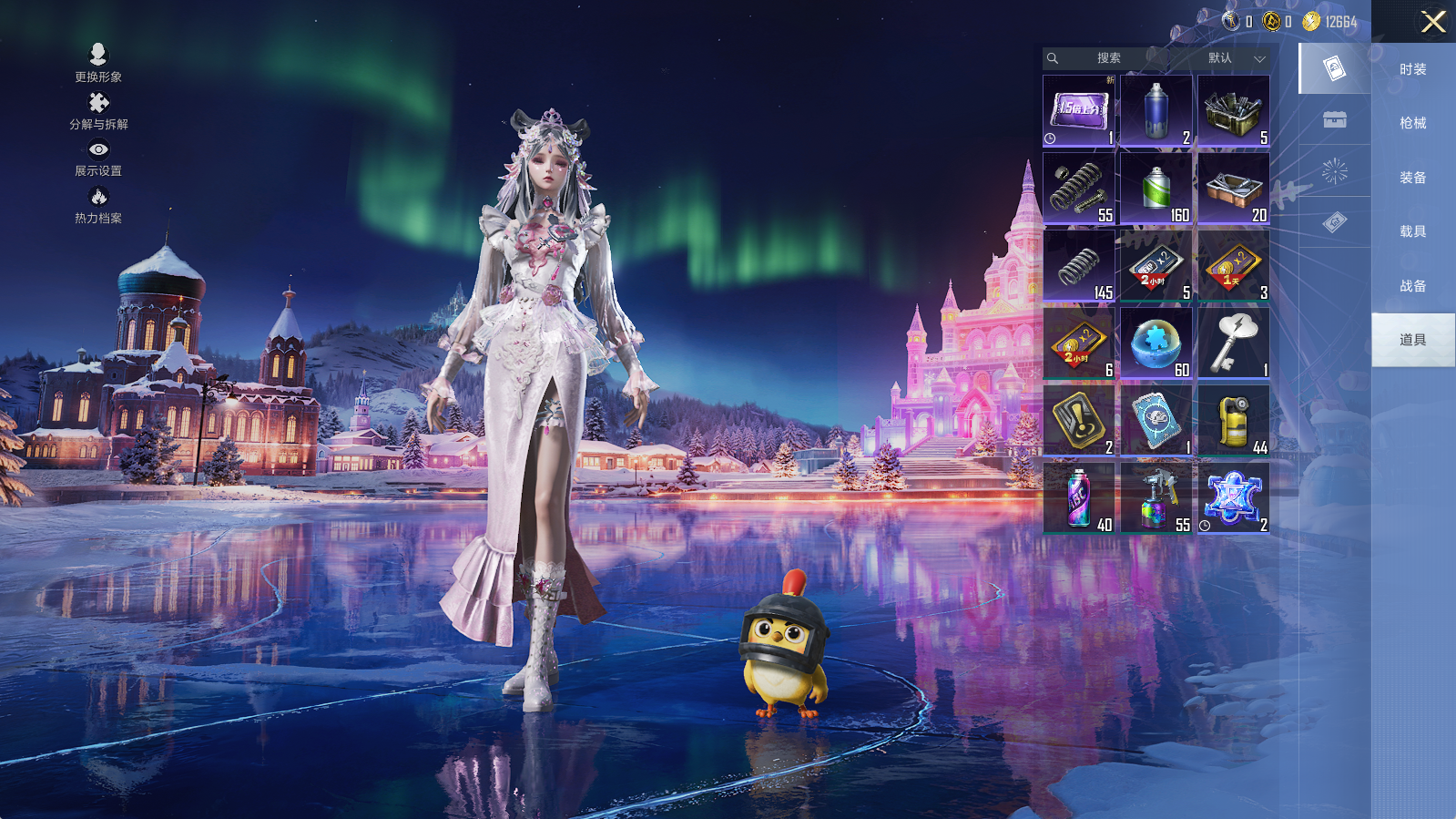The image size is (1456, 819).
Task: Select the purple 1.5x points card item
Action: [1079, 110]
